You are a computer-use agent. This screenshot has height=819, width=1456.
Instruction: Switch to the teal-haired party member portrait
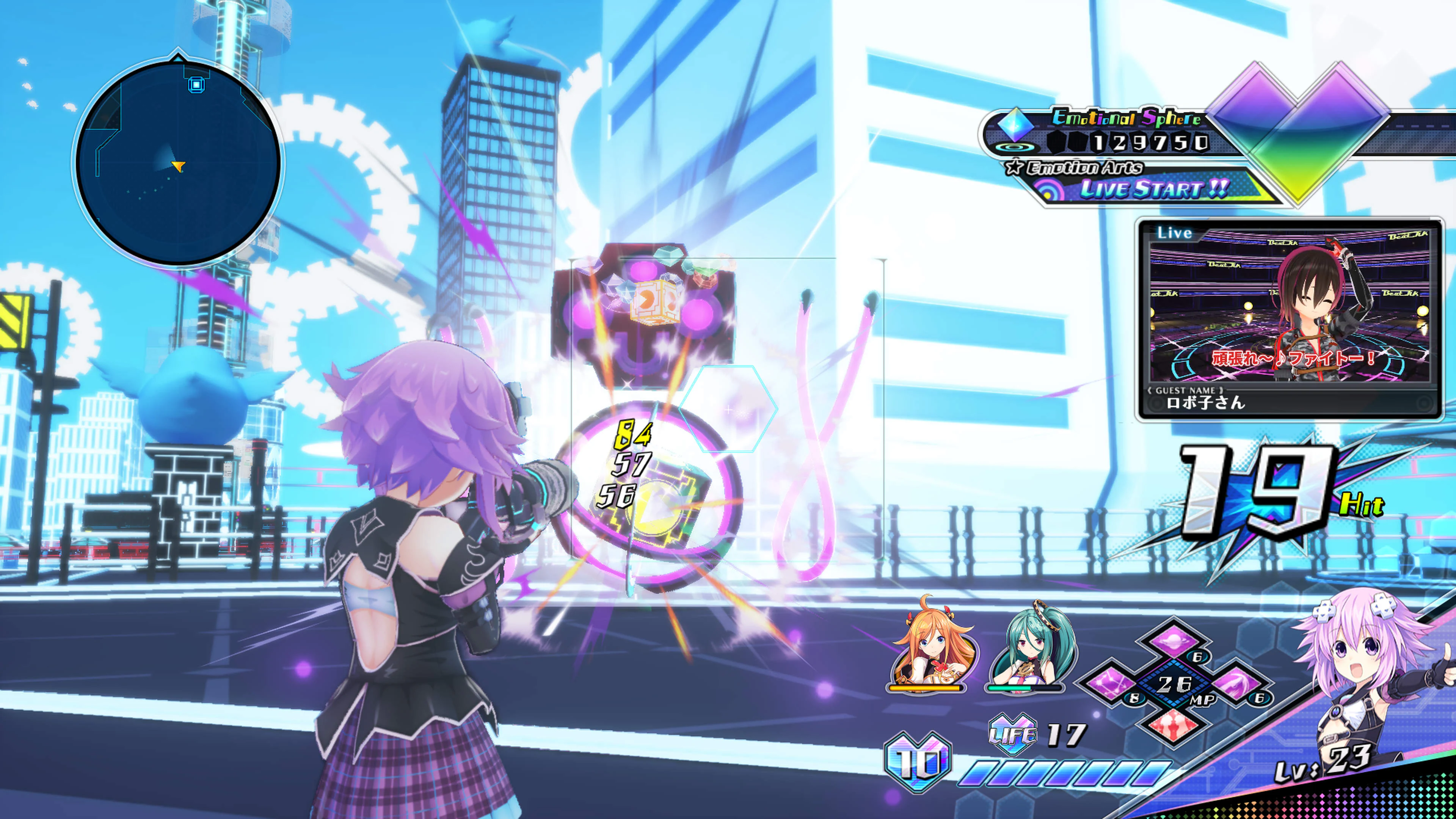pyautogui.click(x=1026, y=650)
